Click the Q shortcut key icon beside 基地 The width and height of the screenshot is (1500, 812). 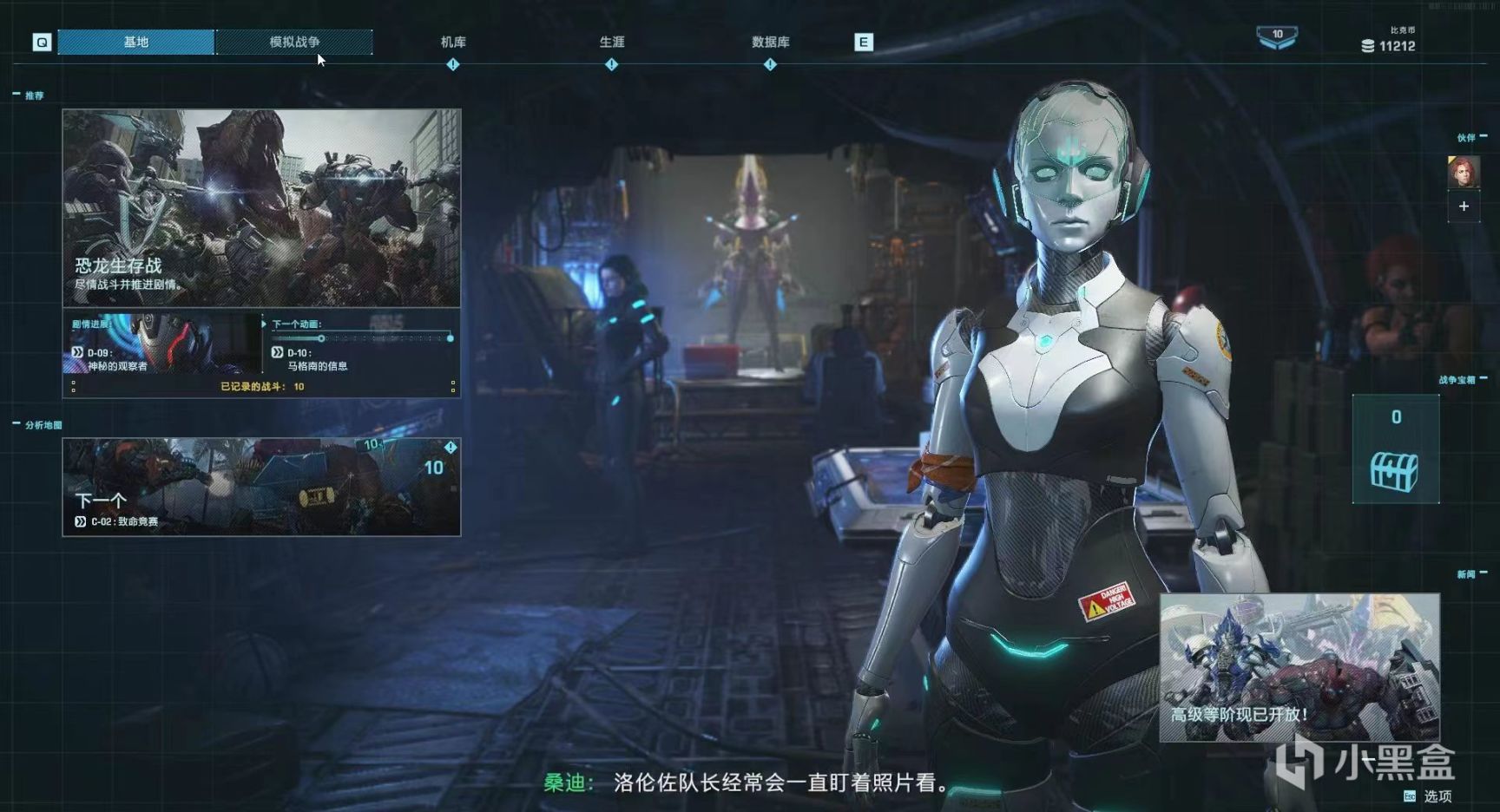(41, 41)
